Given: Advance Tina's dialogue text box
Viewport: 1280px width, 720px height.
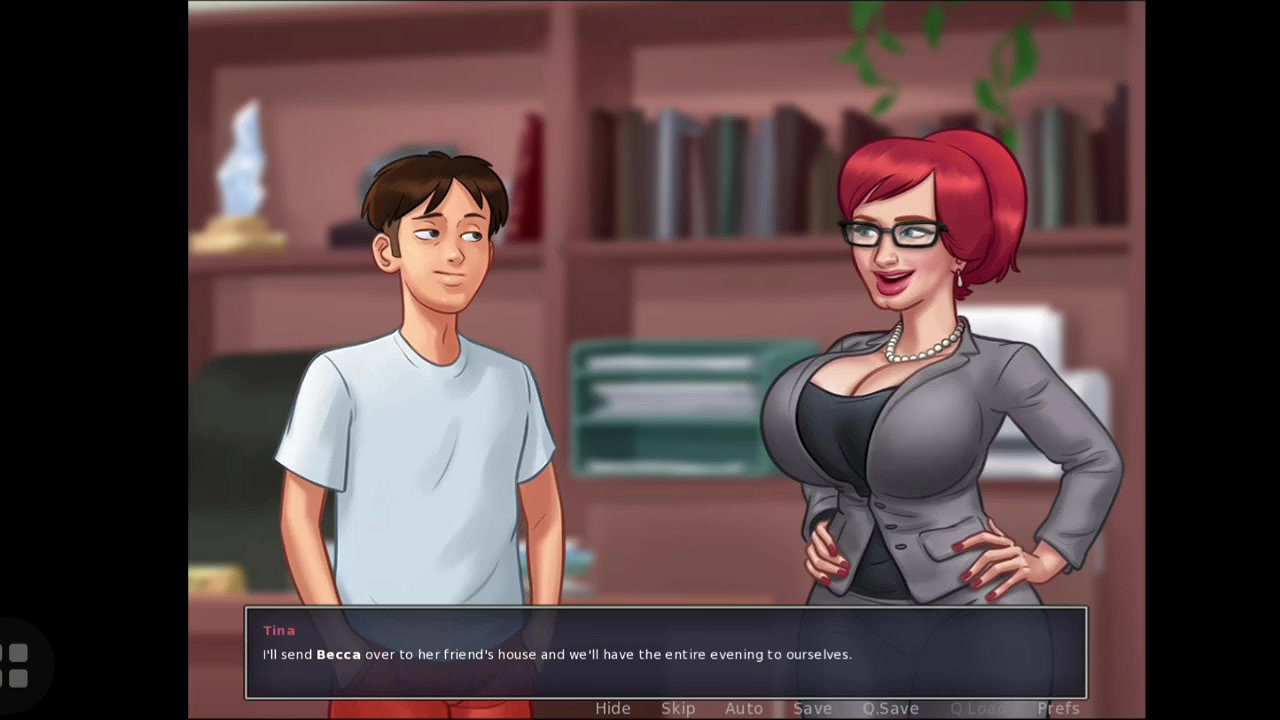Looking at the screenshot, I should [665, 653].
